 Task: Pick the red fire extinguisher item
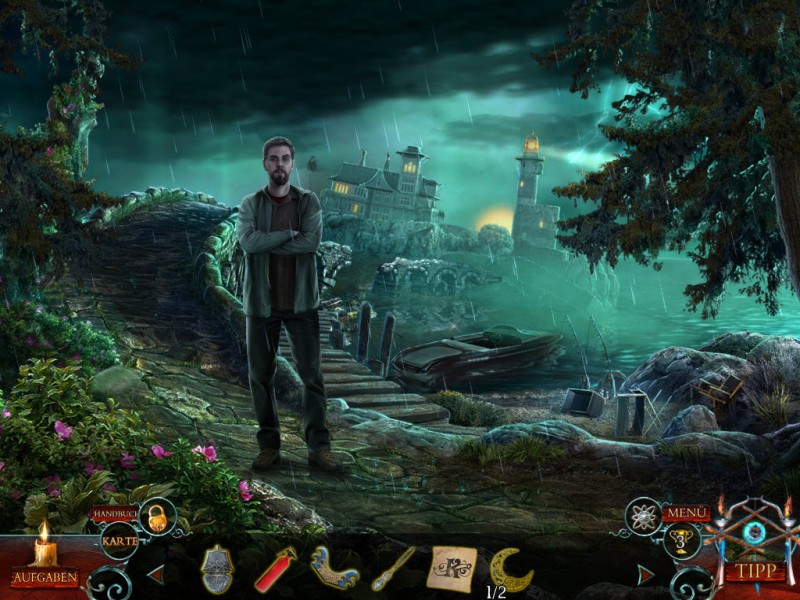[x=275, y=569]
